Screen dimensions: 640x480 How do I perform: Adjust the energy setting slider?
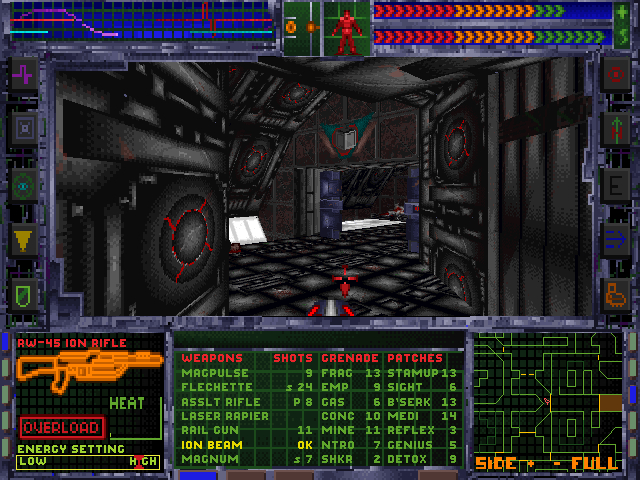[88, 461]
